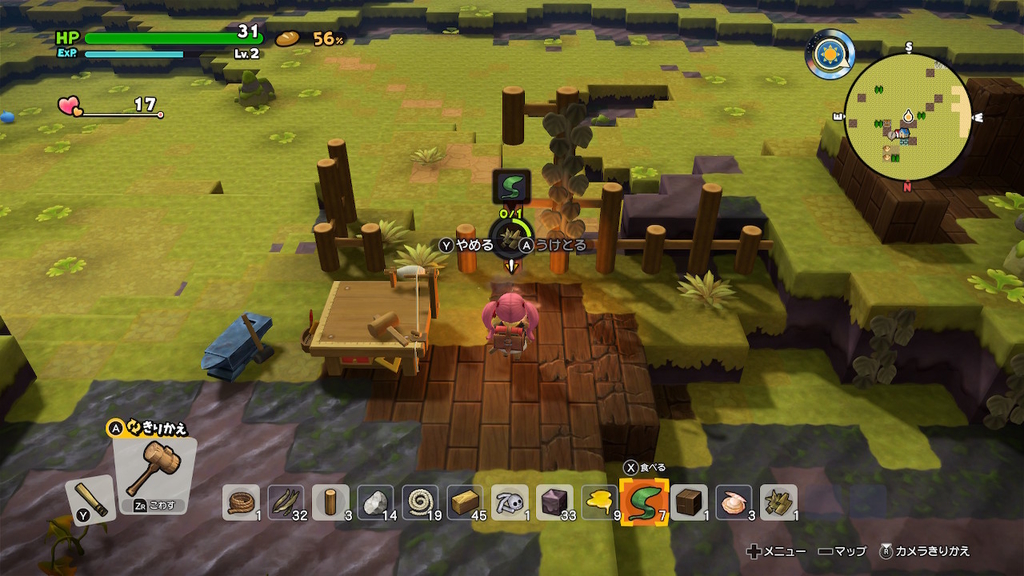
Task: Select the skull and bones hotbar slot
Action: click(512, 501)
